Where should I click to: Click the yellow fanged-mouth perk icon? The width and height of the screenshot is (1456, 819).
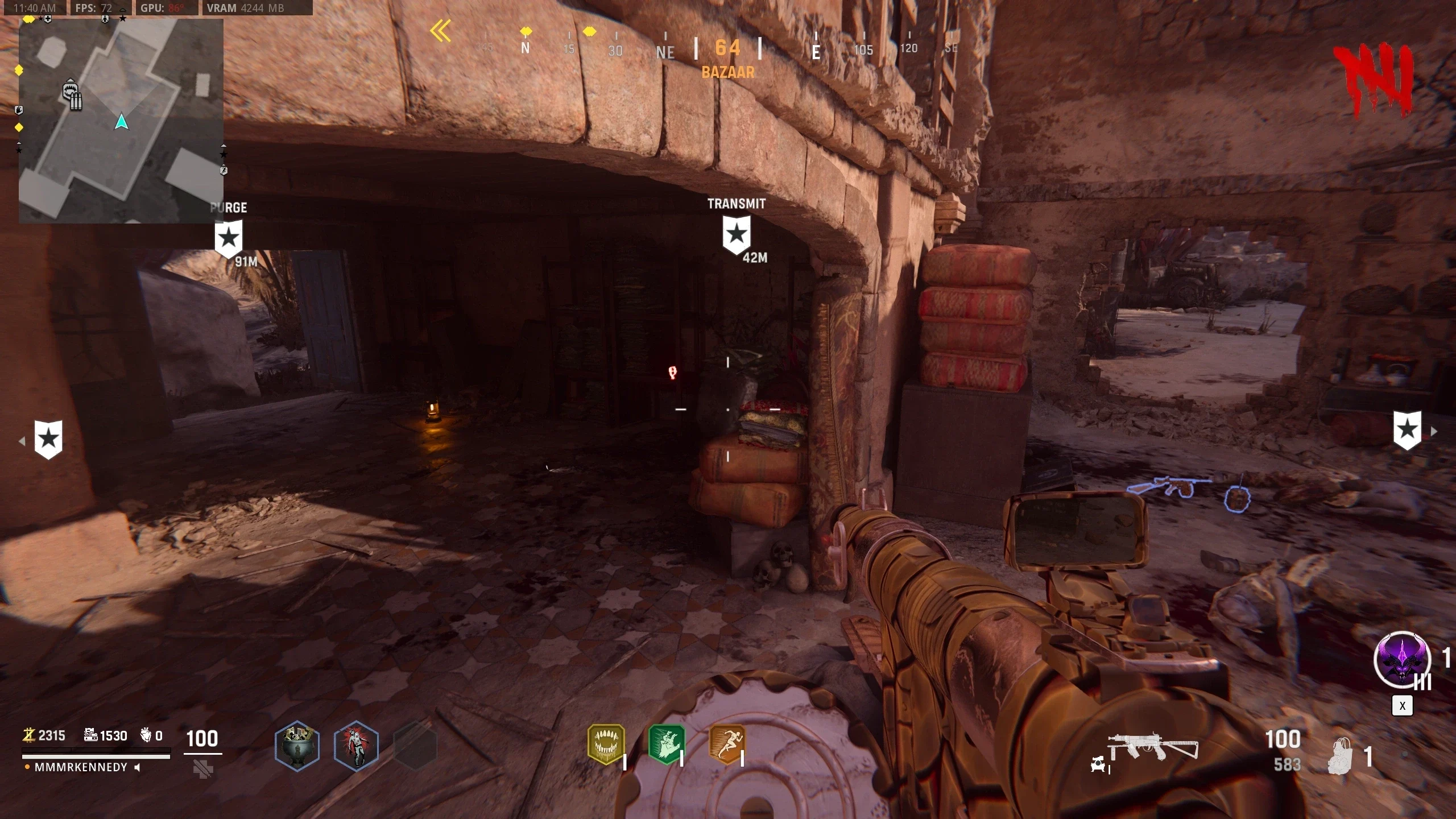pyautogui.click(x=606, y=743)
